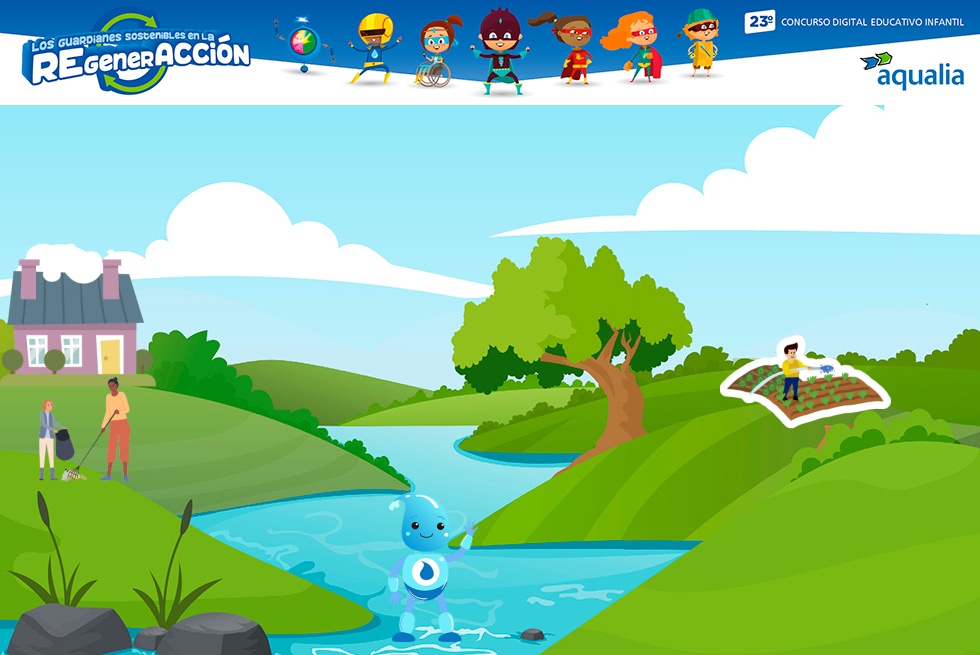Click the Guardianes REgenerACCIÓN title logo
980x655 pixels.
pos(138,55)
